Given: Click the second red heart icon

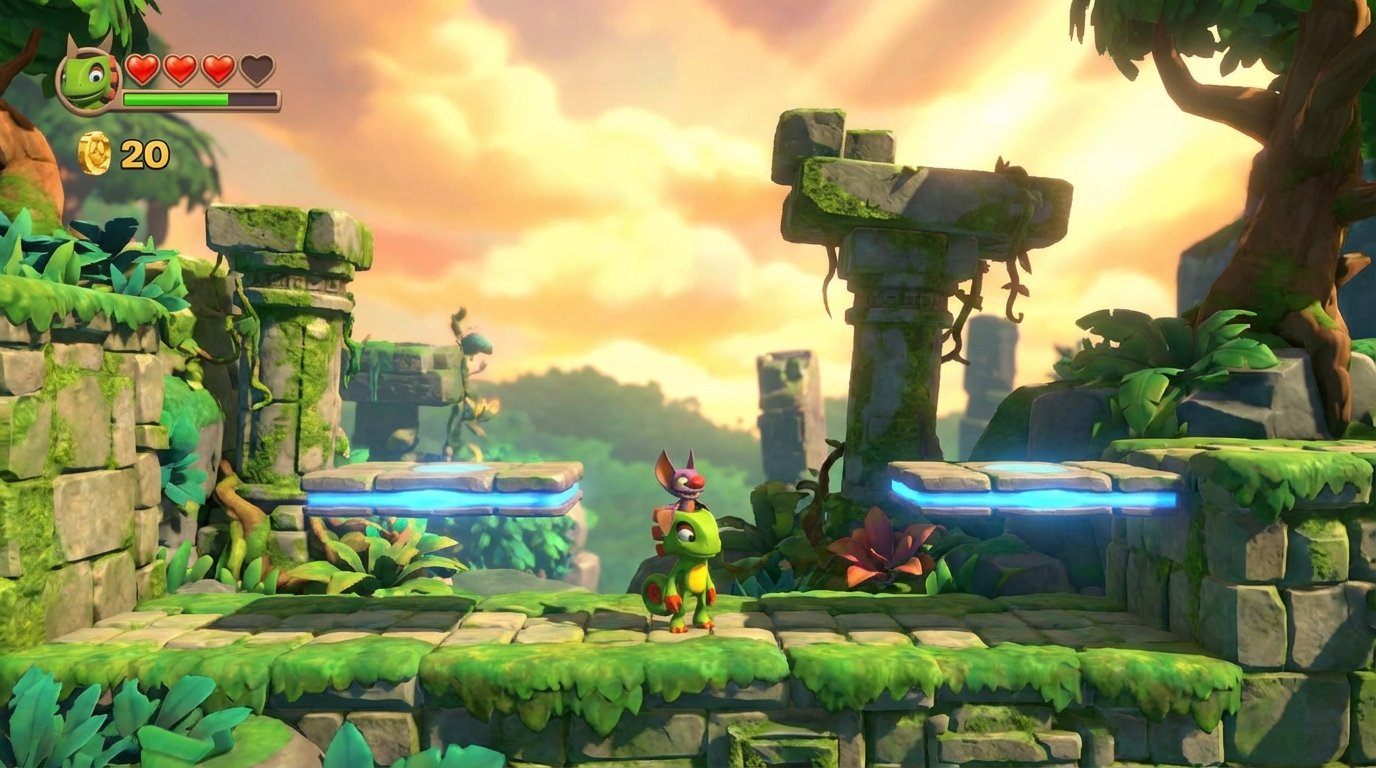Looking at the screenshot, I should click(x=181, y=68).
